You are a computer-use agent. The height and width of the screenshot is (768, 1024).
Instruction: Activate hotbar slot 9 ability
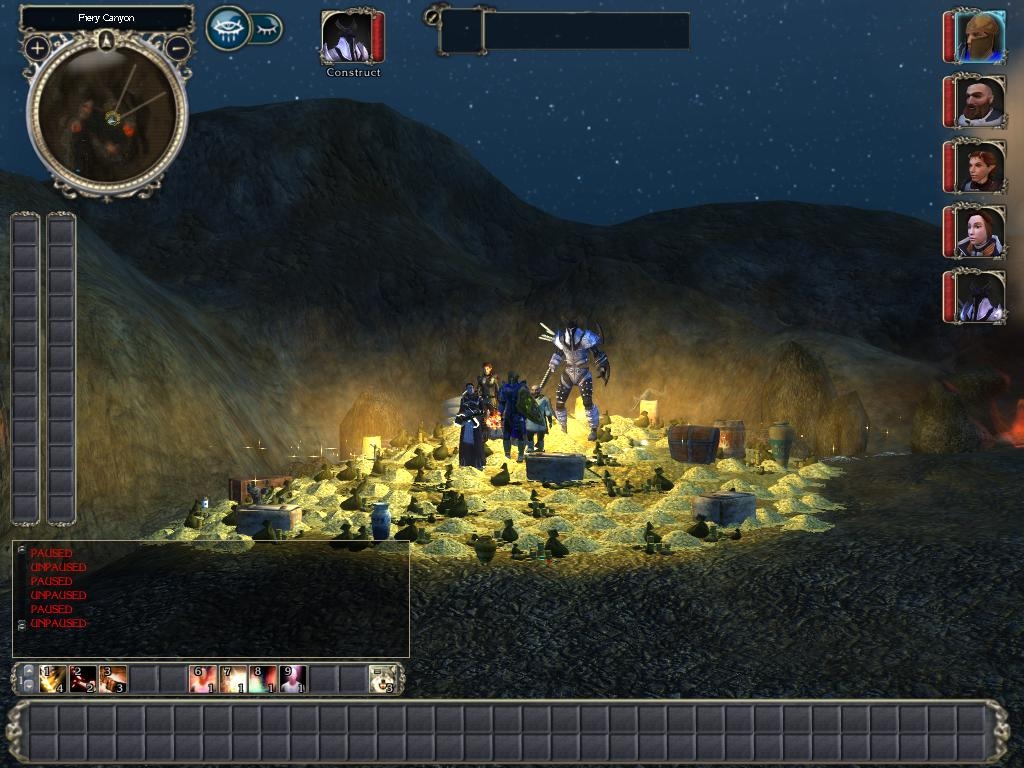coord(293,679)
